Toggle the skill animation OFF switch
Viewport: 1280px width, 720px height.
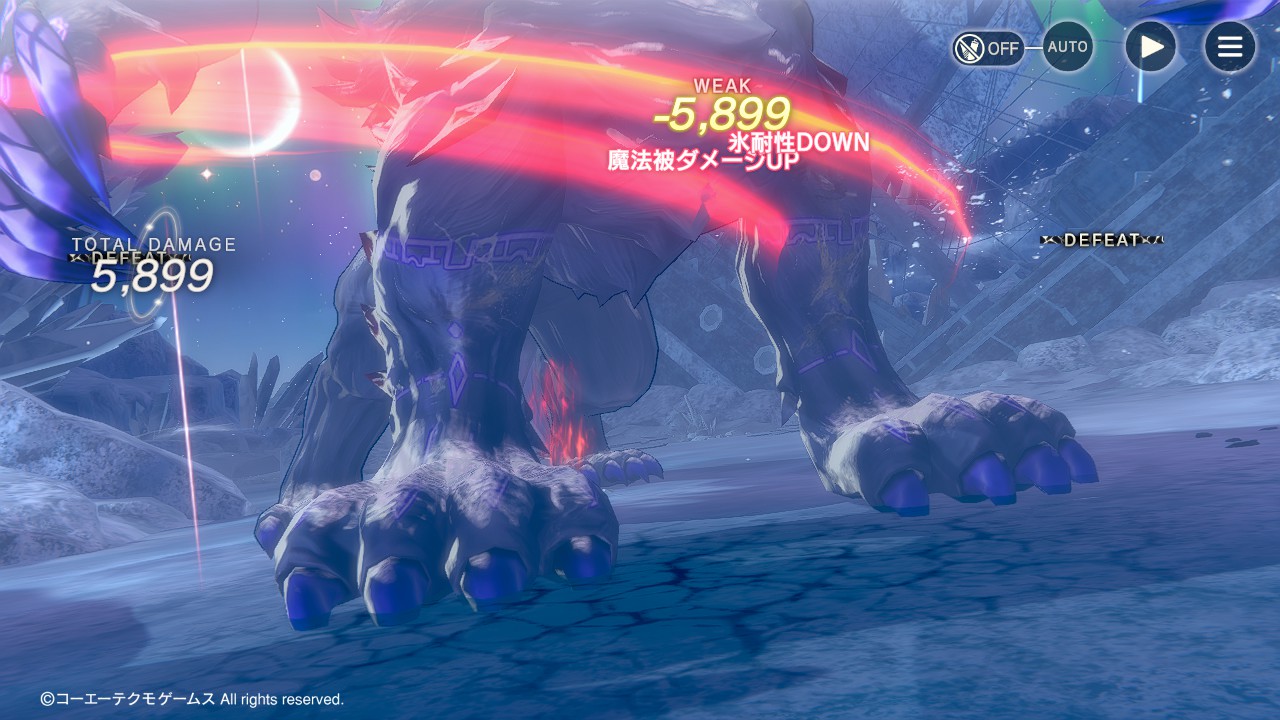[x=987, y=48]
